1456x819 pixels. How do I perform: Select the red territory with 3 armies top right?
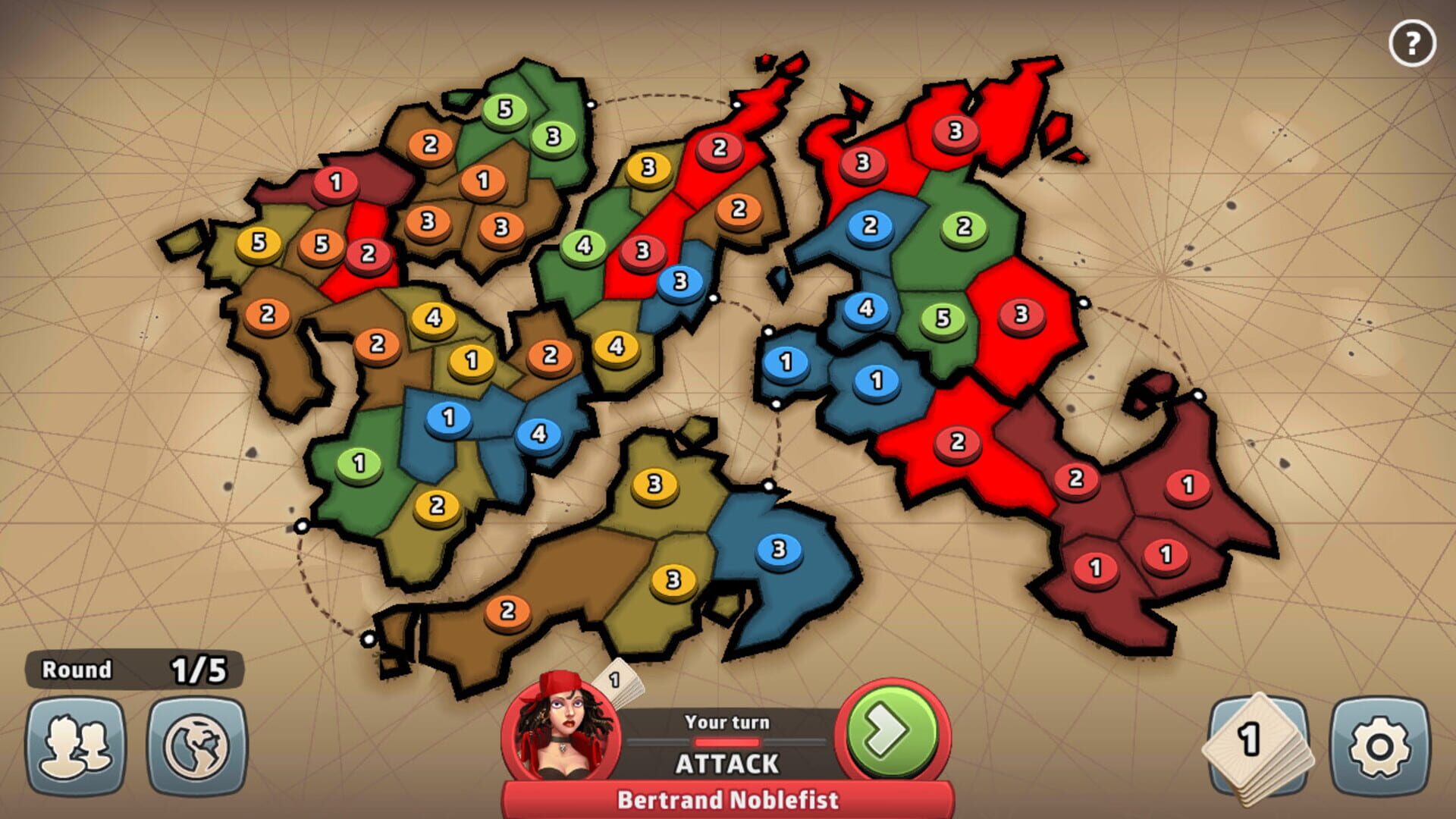(x=954, y=129)
